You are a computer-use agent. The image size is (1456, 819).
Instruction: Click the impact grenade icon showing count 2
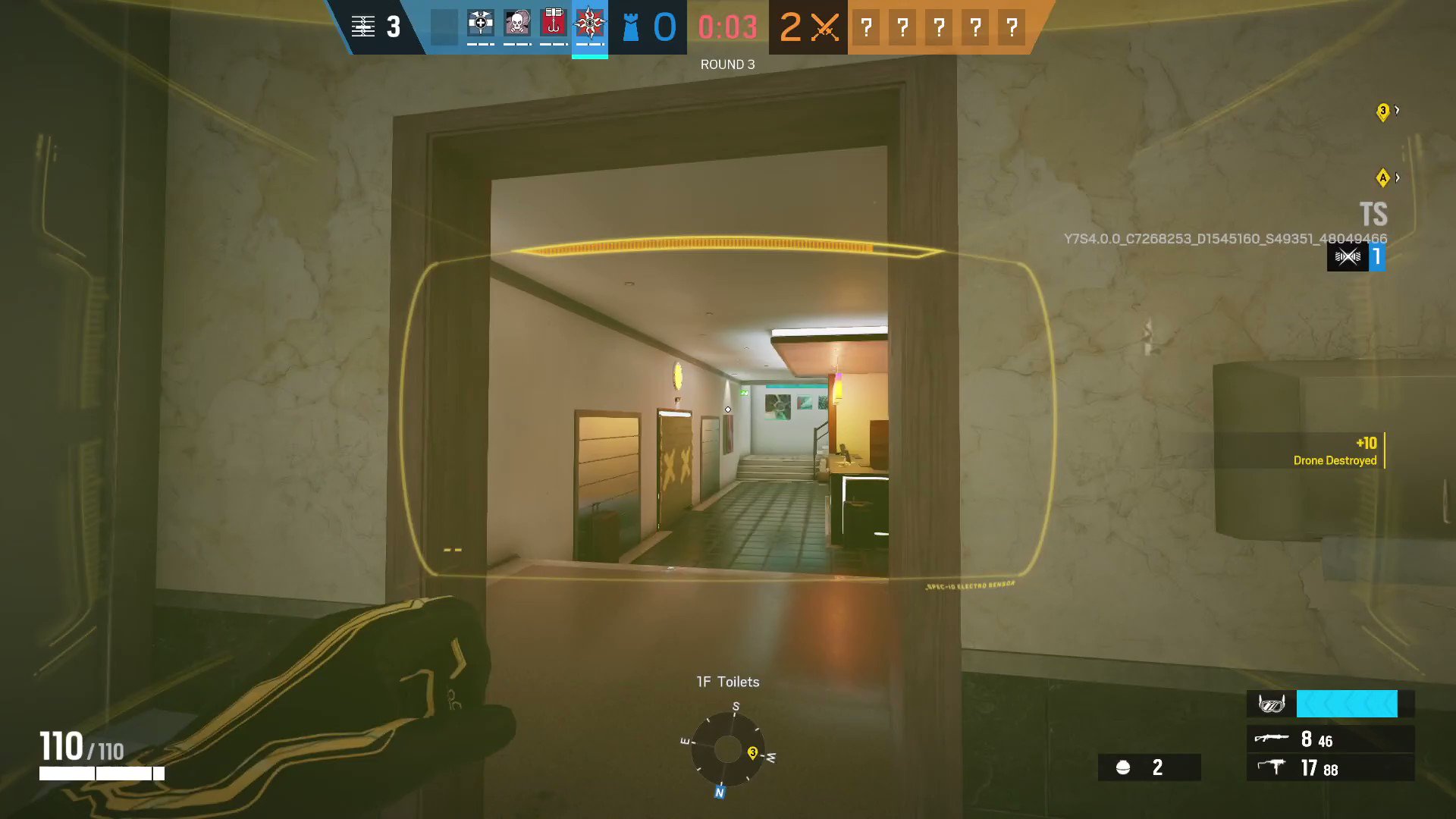[1125, 767]
